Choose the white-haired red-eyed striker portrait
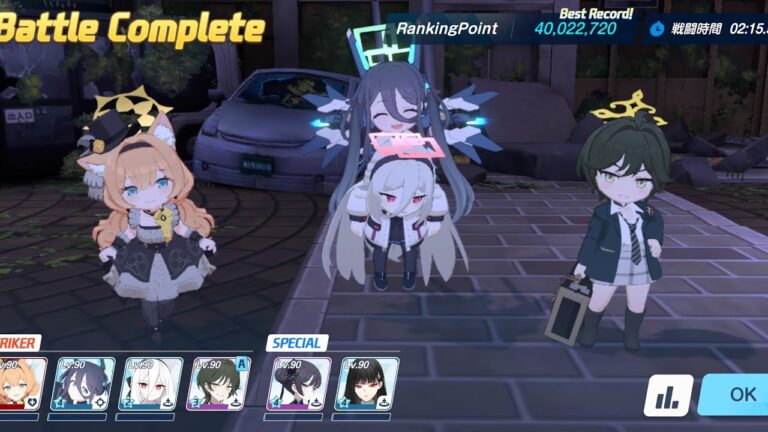 click(151, 384)
